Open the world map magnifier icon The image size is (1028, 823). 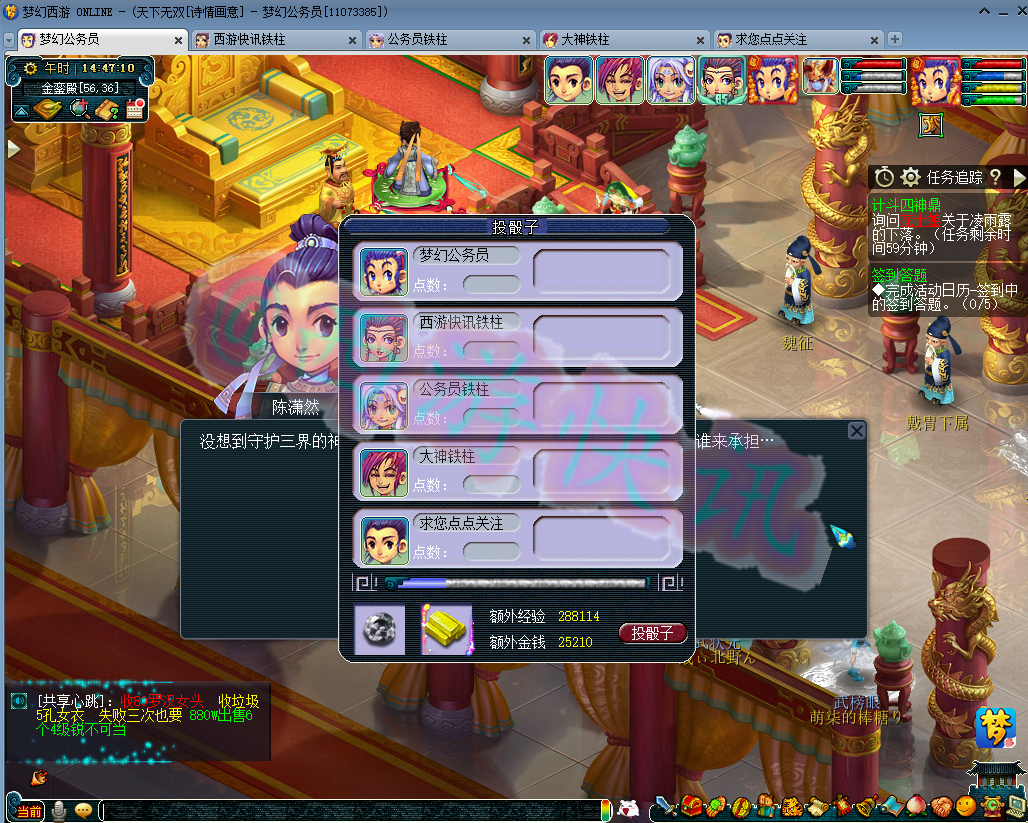click(x=78, y=108)
